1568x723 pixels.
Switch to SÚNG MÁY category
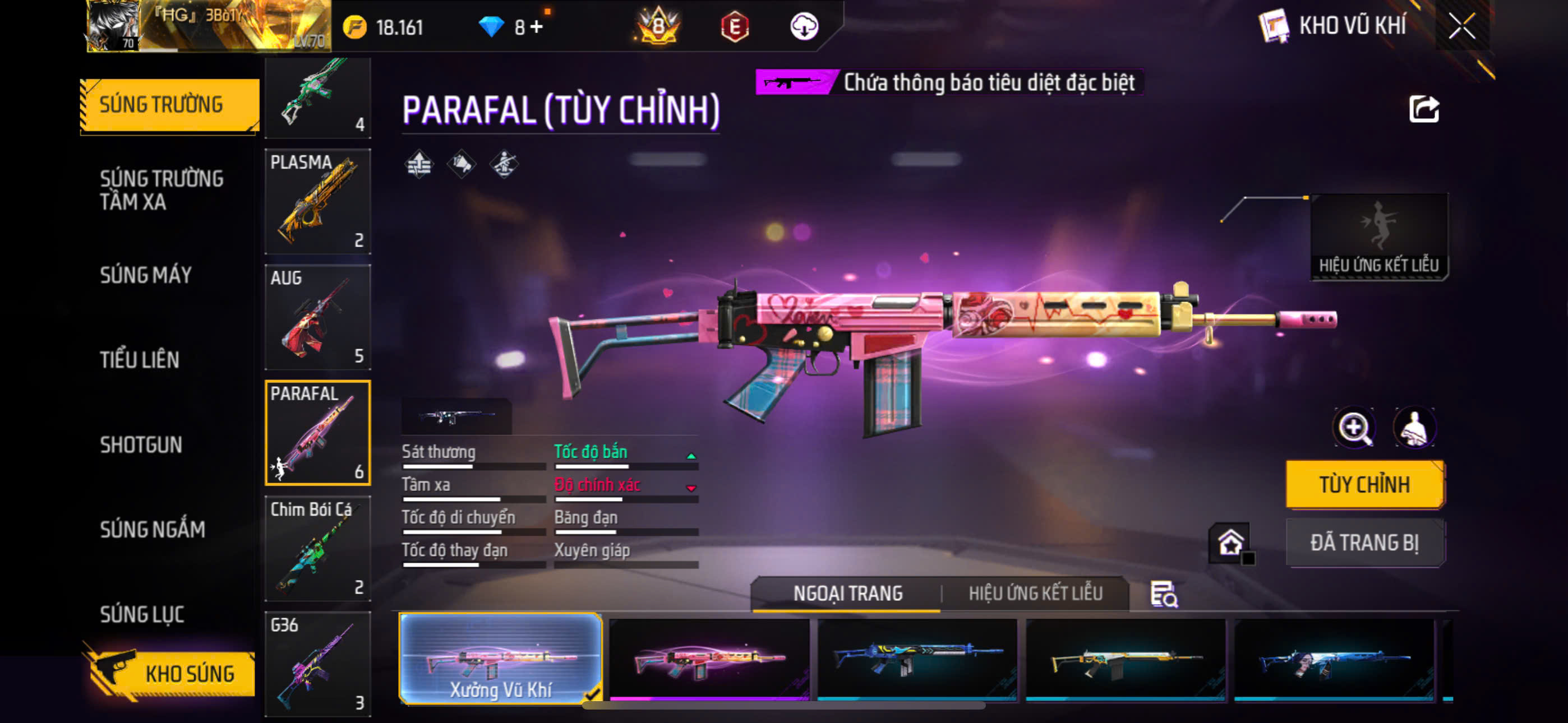(146, 275)
